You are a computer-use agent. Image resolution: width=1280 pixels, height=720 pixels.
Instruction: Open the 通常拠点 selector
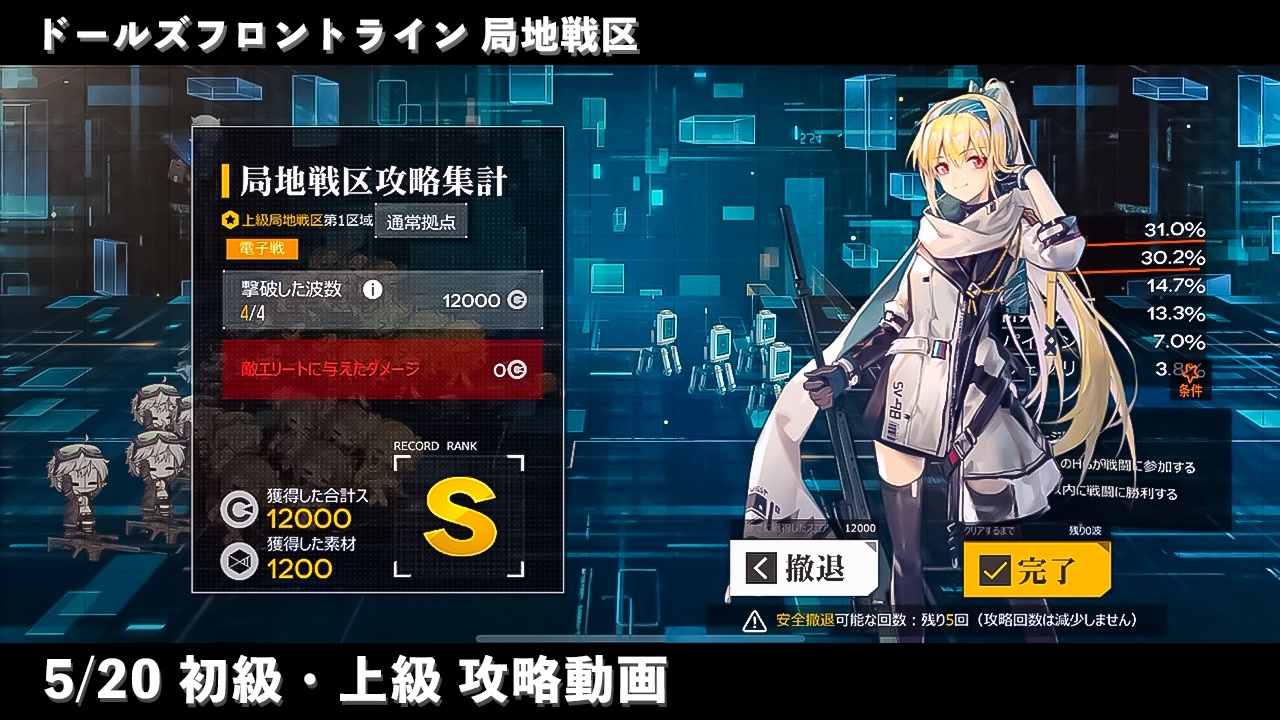(421, 222)
